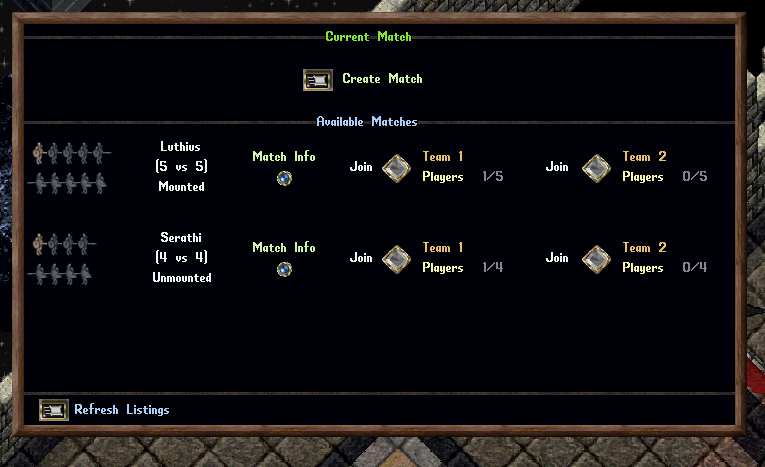Open Match Info for the Serathi match
This screenshot has height=467, width=765.
coord(284,269)
